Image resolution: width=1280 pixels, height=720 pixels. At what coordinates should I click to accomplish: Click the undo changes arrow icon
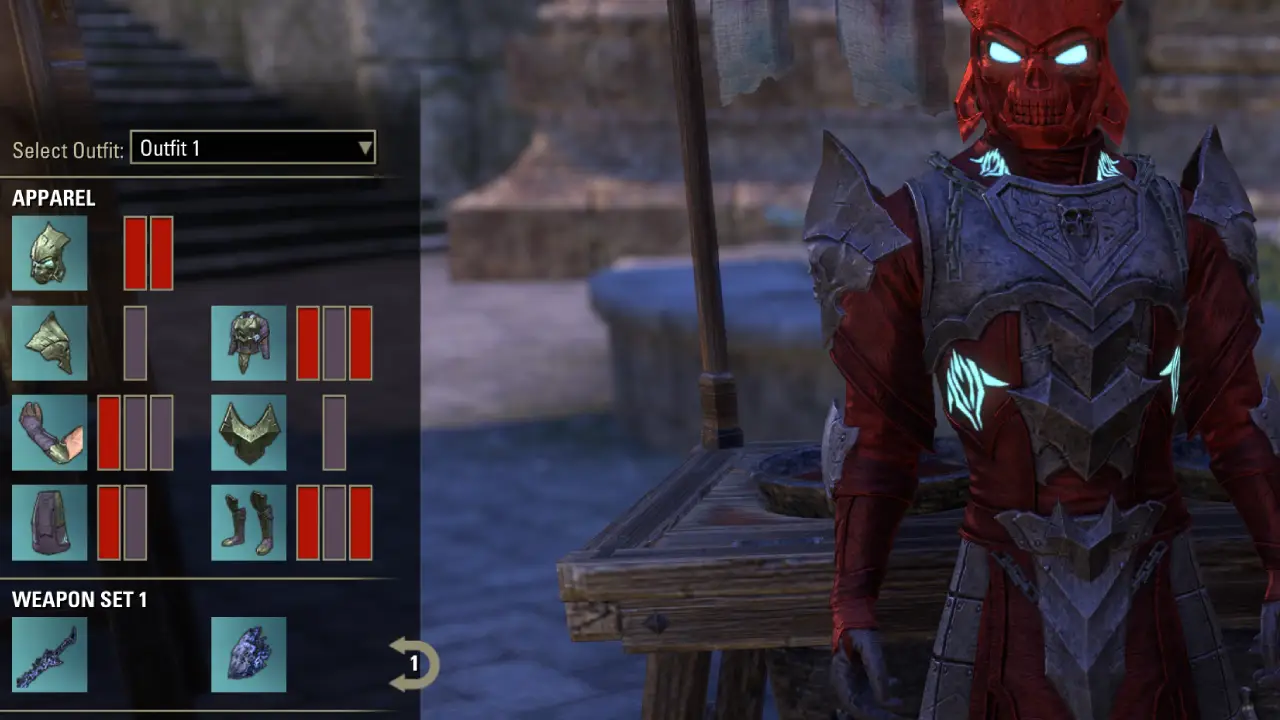pos(415,662)
